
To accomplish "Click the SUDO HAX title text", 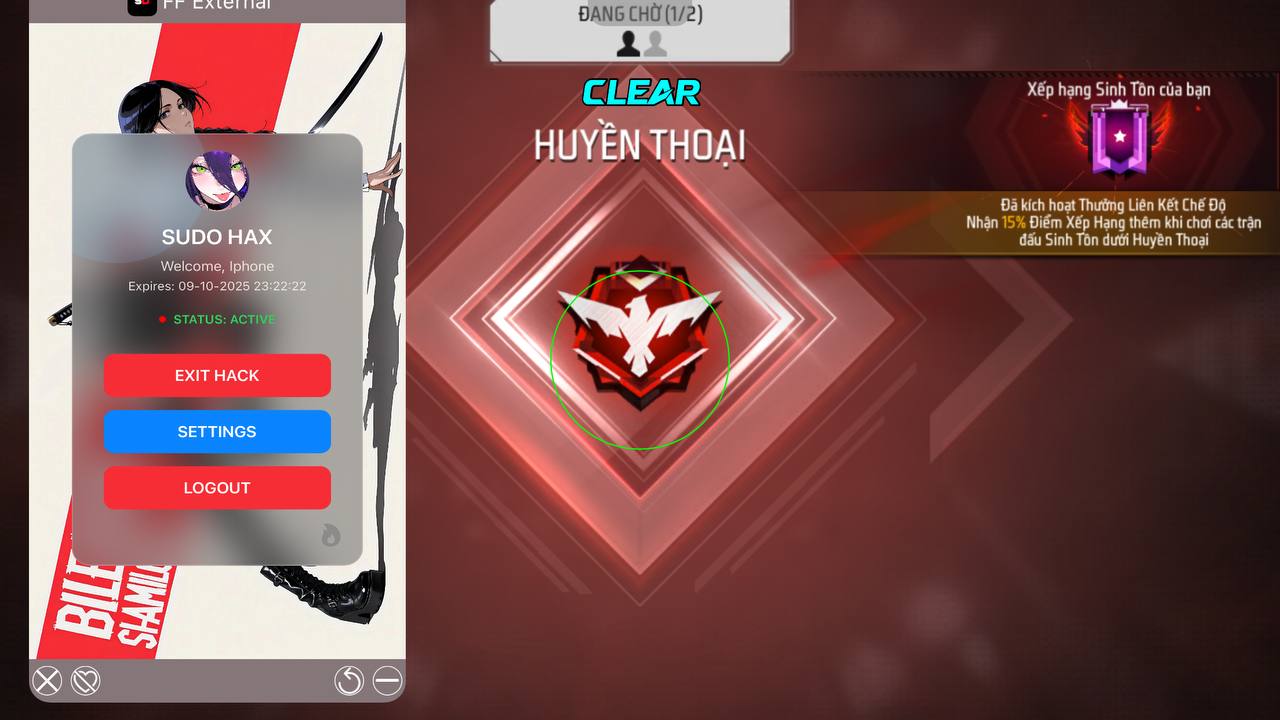I will [x=216, y=237].
